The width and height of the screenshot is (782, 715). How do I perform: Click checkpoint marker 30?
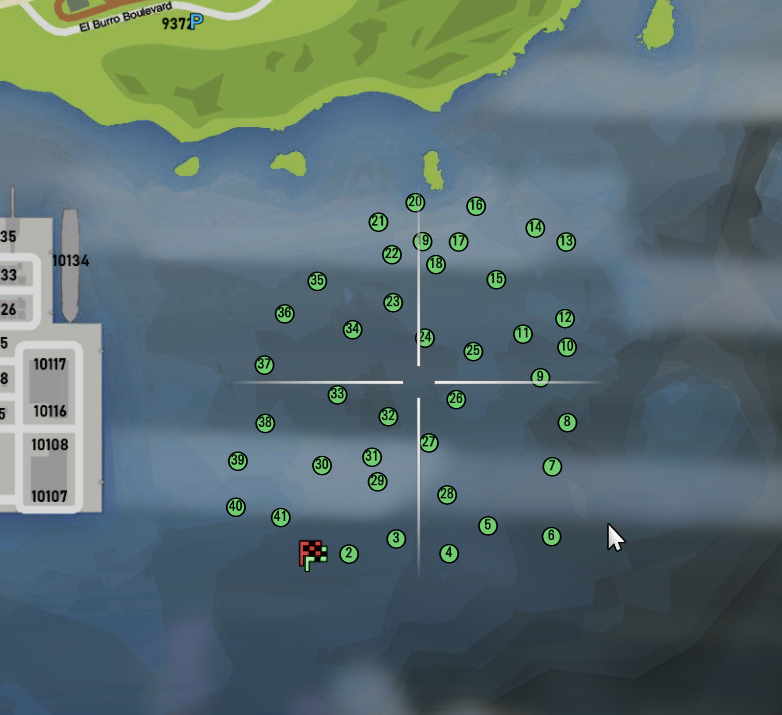point(322,465)
